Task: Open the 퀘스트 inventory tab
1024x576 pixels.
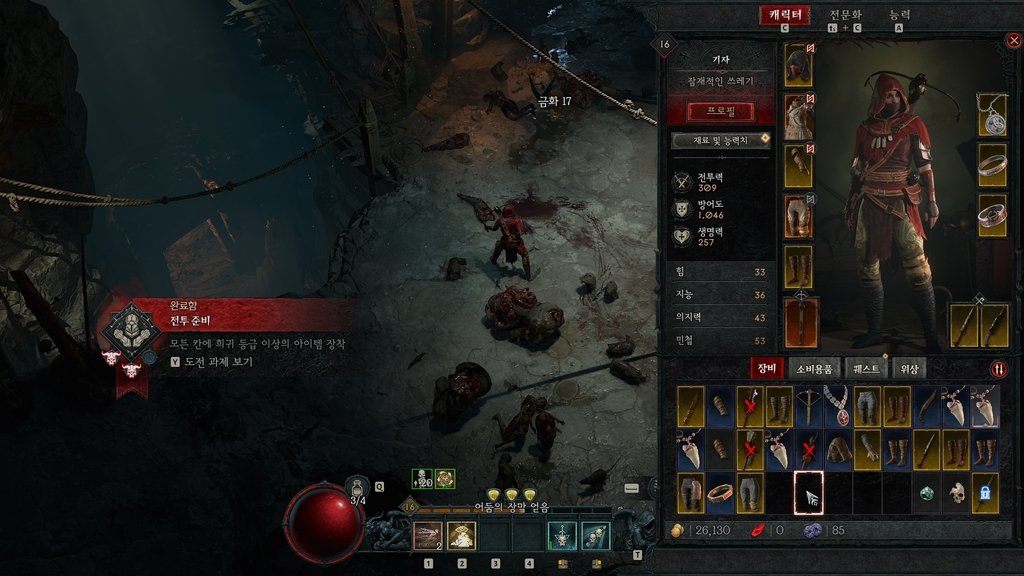Action: tap(865, 368)
